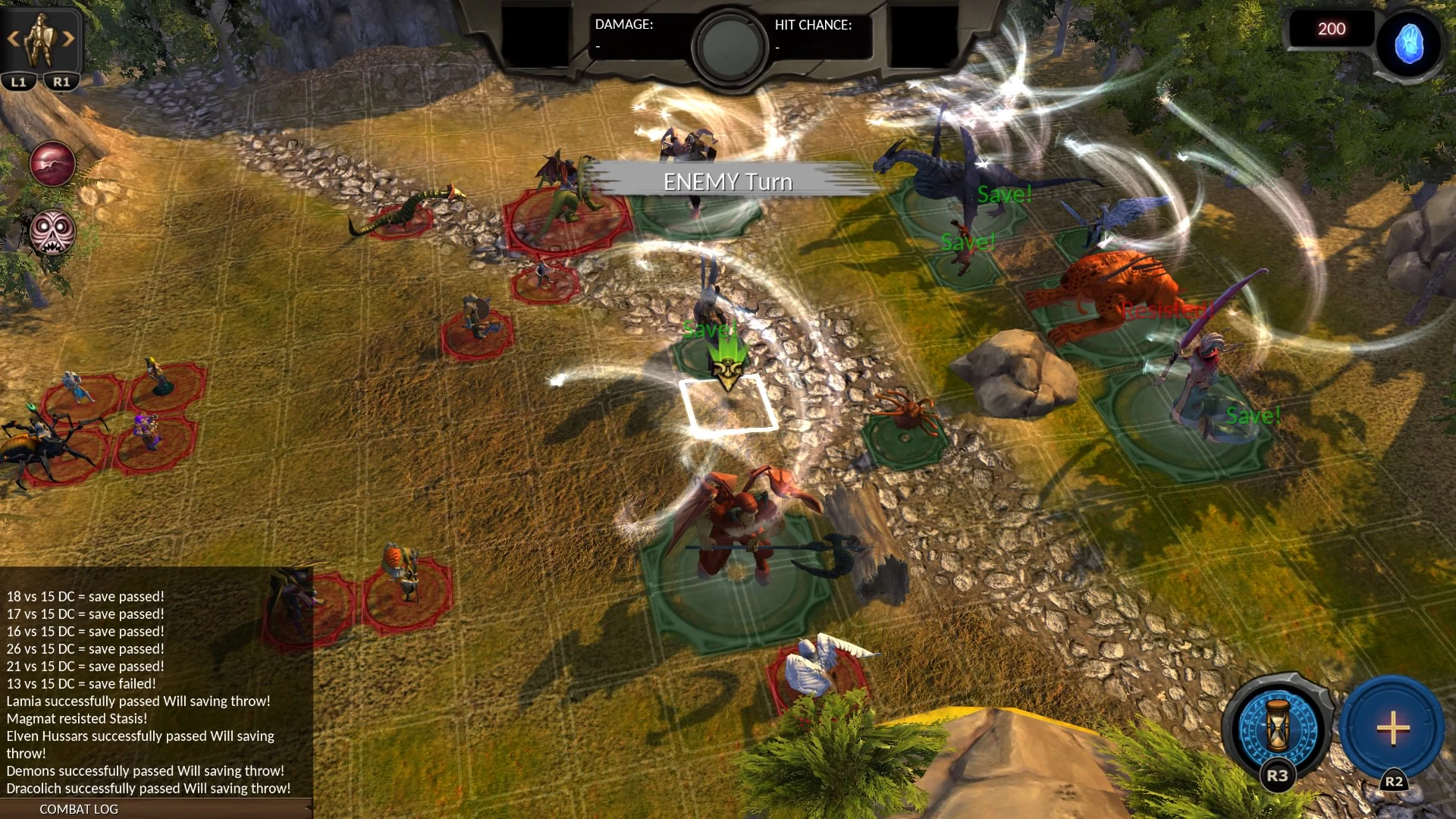Click the 200 mana counter
Image resolution: width=1456 pixels, height=819 pixels.
pos(1331,29)
